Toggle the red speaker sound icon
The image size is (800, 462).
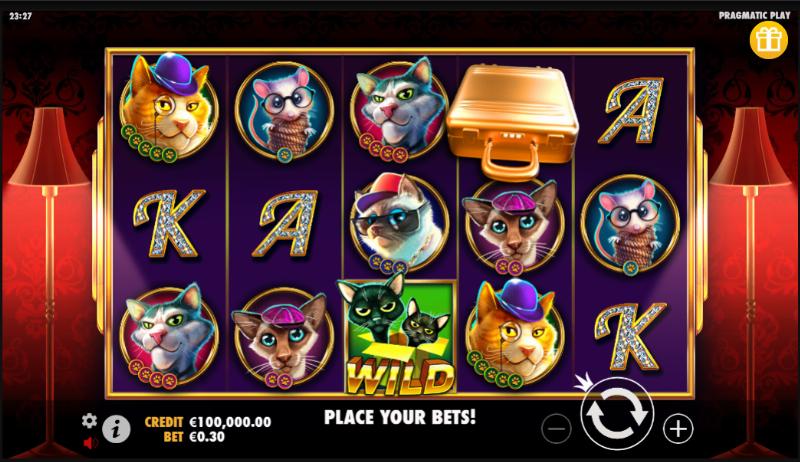tap(90, 441)
